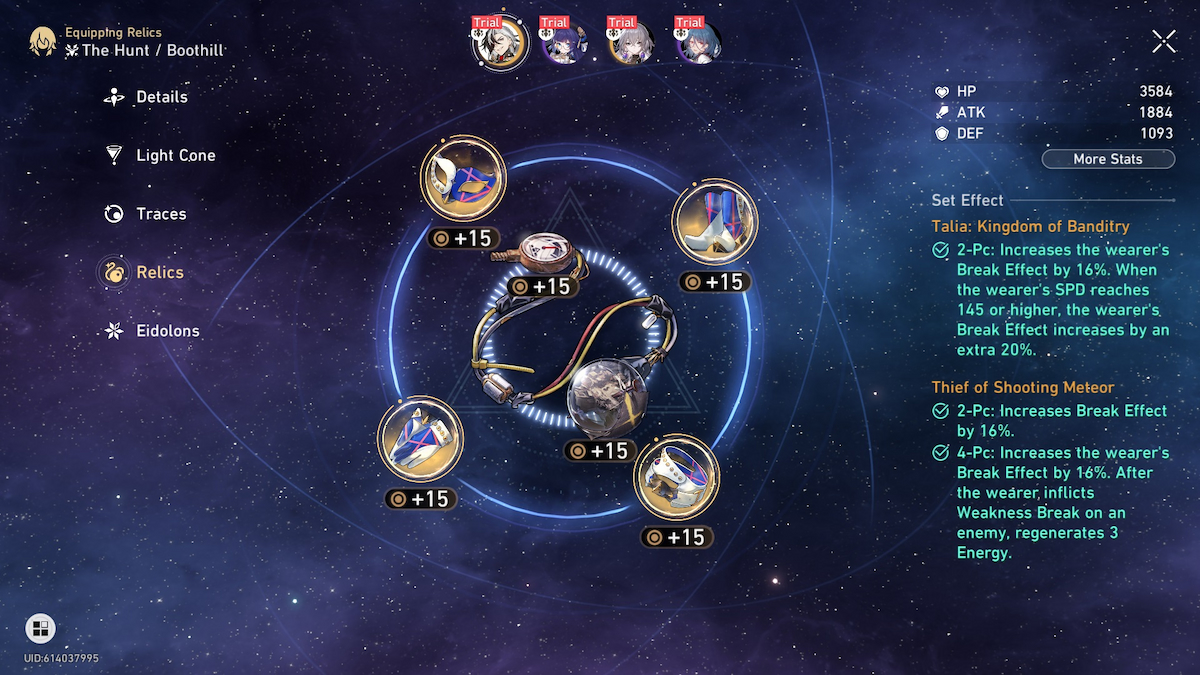Choose the gray-haired trial character portrait

click(633, 42)
